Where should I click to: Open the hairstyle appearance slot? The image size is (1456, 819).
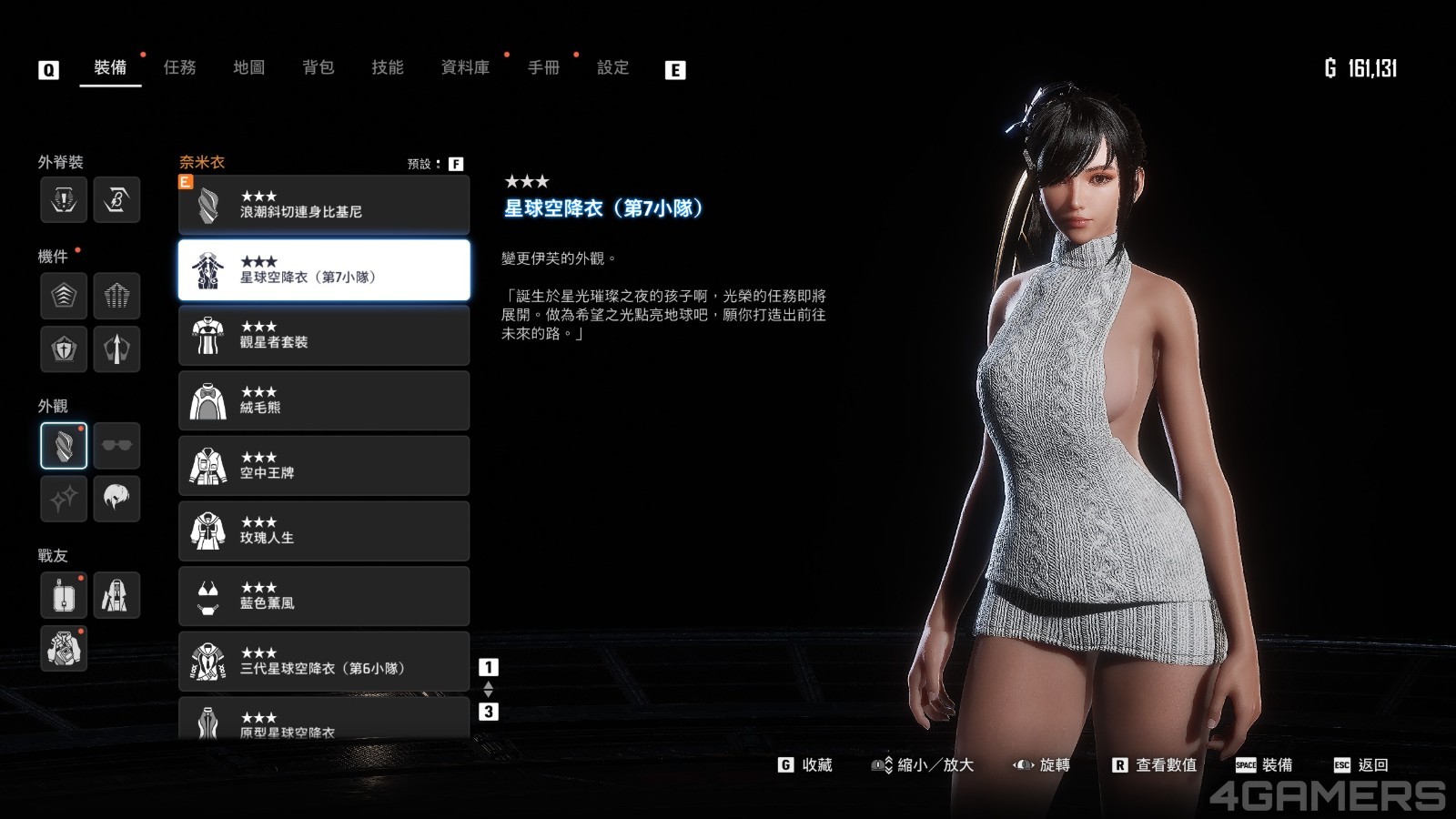(x=116, y=498)
